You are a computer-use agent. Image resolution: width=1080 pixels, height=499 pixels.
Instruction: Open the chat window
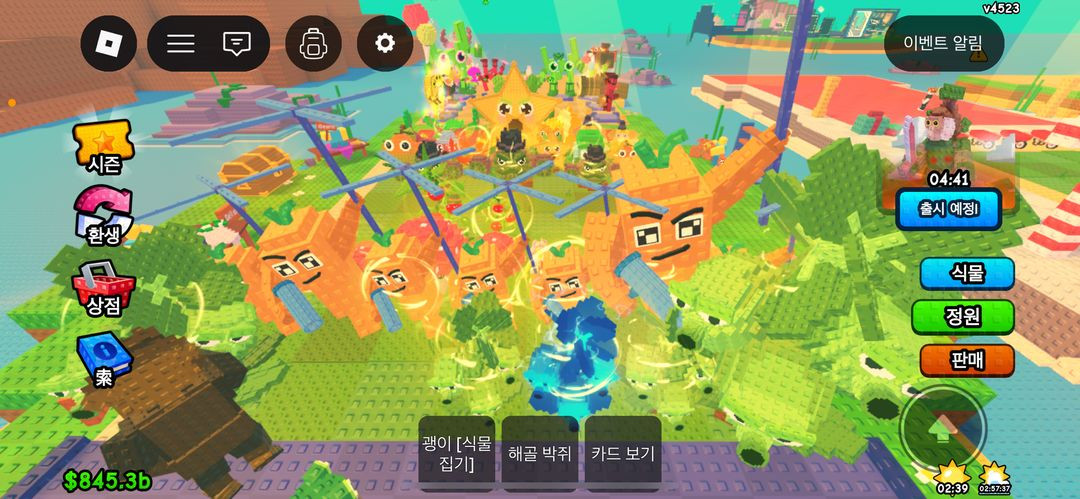[237, 43]
